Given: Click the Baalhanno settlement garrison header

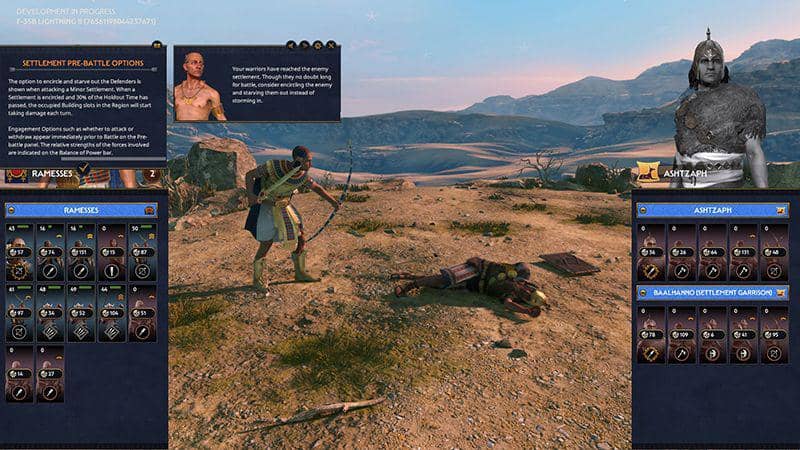Looking at the screenshot, I should (x=713, y=292).
